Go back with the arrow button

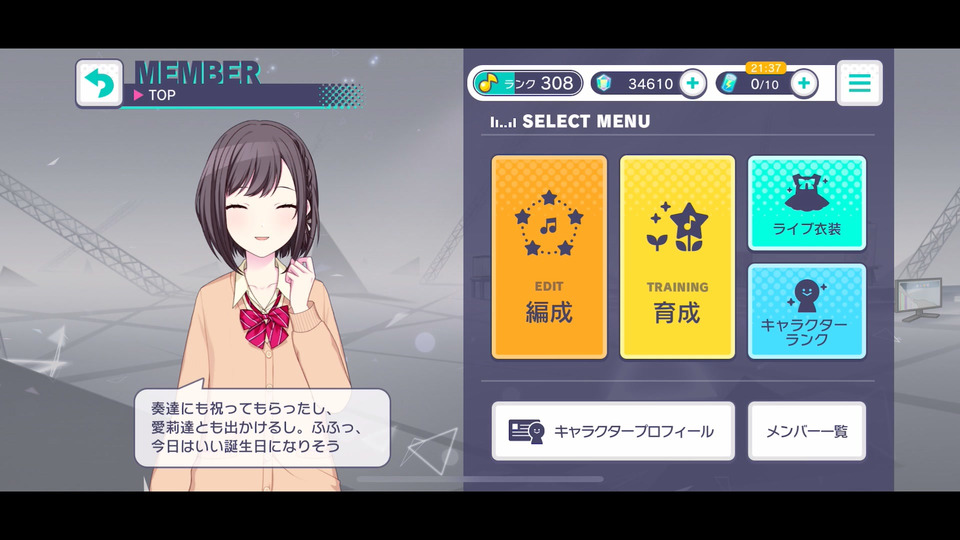[x=99, y=84]
